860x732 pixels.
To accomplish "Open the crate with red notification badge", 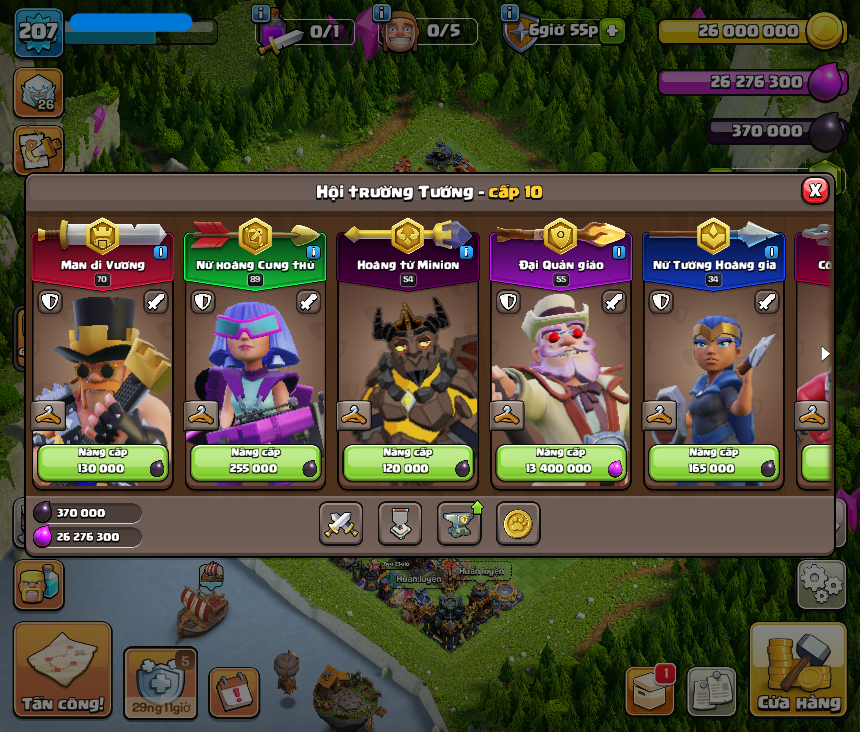I will point(649,691).
